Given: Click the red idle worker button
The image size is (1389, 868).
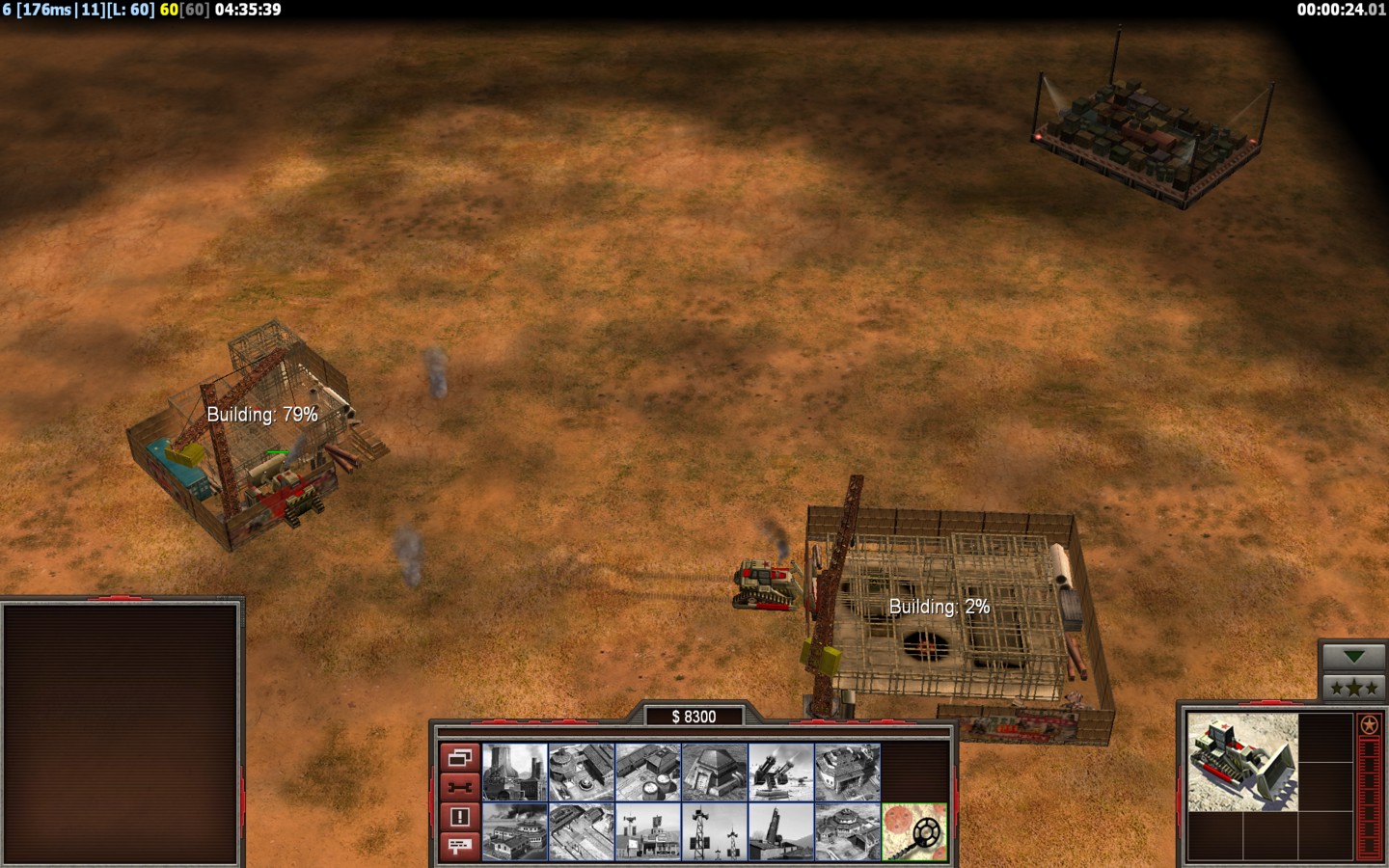Looking at the screenshot, I should [x=459, y=788].
